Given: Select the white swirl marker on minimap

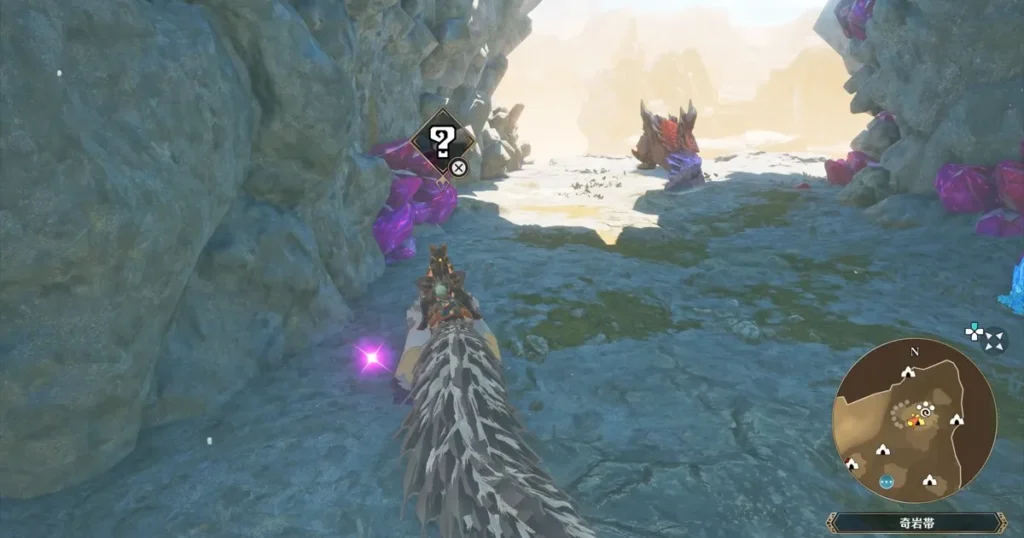Looking at the screenshot, I should click(924, 409).
